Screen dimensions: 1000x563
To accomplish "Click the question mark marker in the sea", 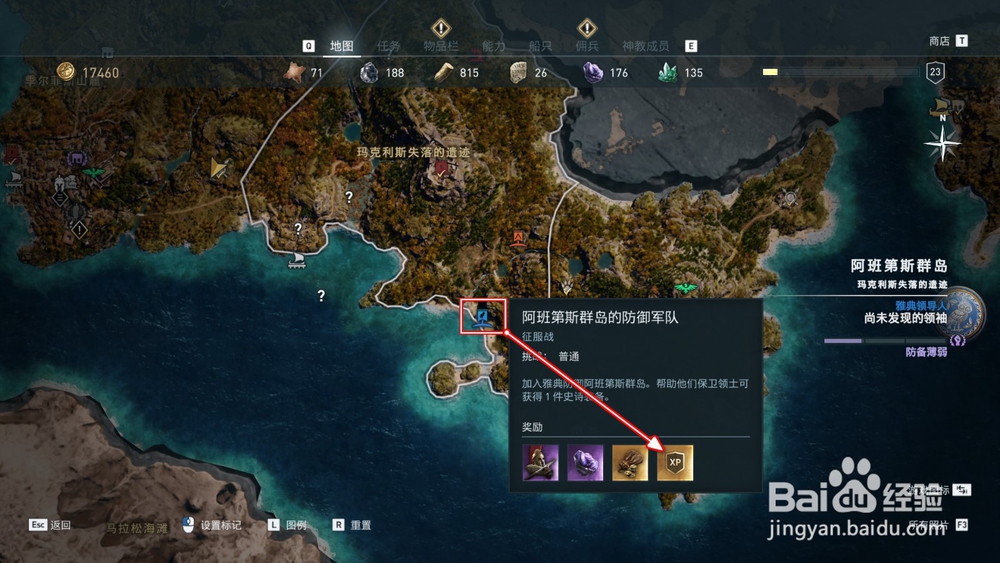I will pos(321,296).
